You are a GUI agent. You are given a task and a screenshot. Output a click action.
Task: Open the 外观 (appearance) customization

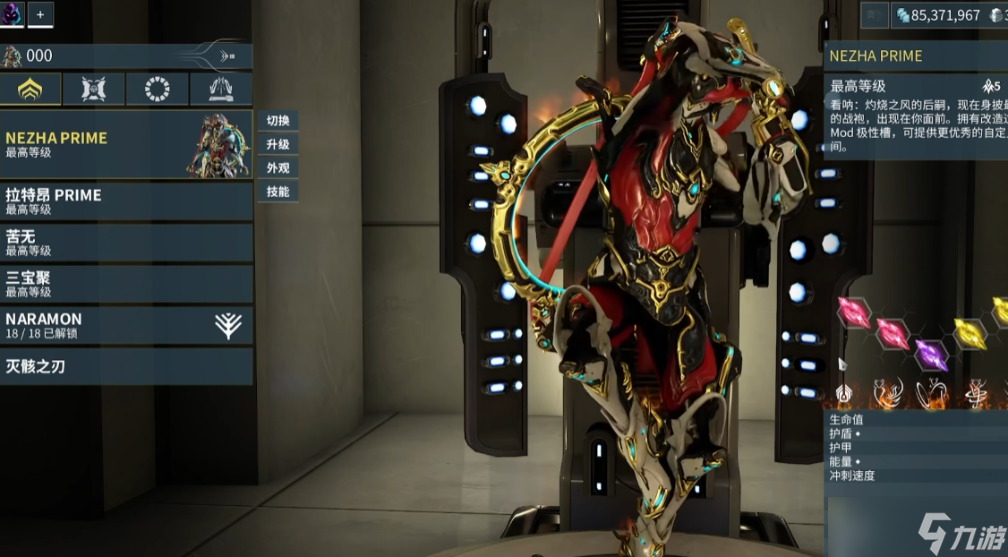click(278, 168)
